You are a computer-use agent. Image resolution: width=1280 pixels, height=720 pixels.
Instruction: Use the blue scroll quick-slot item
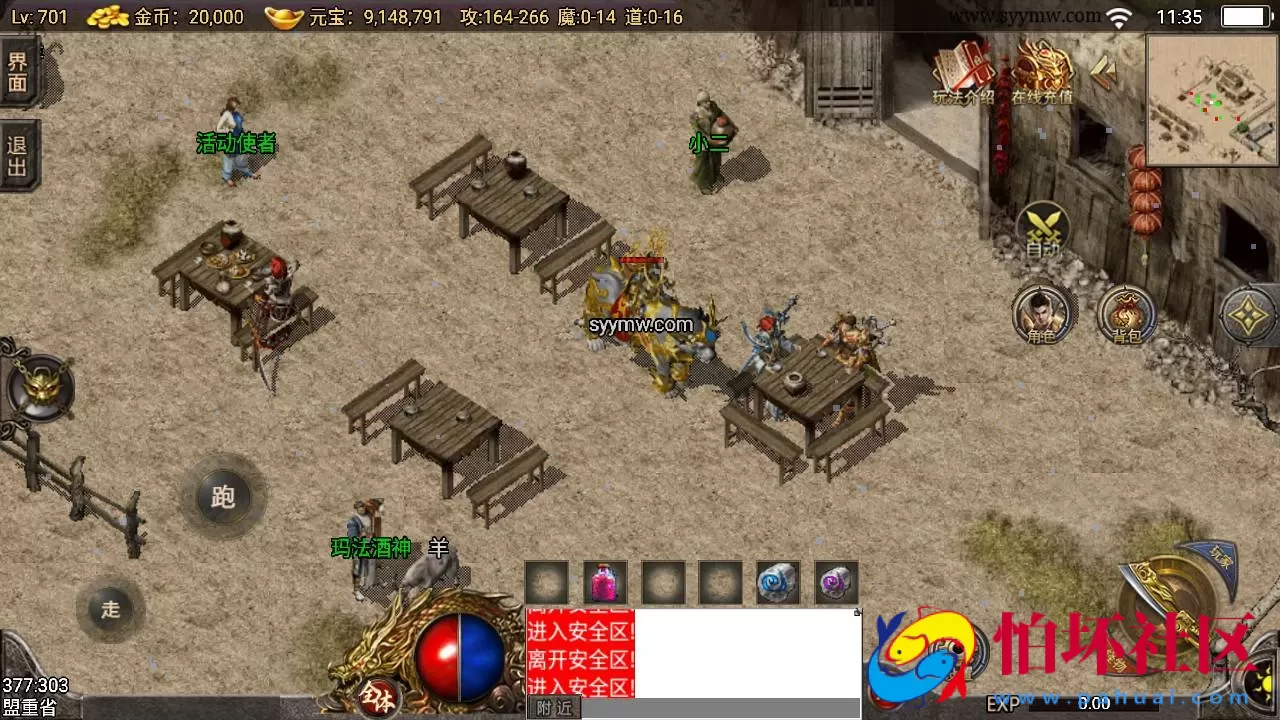[x=778, y=582]
